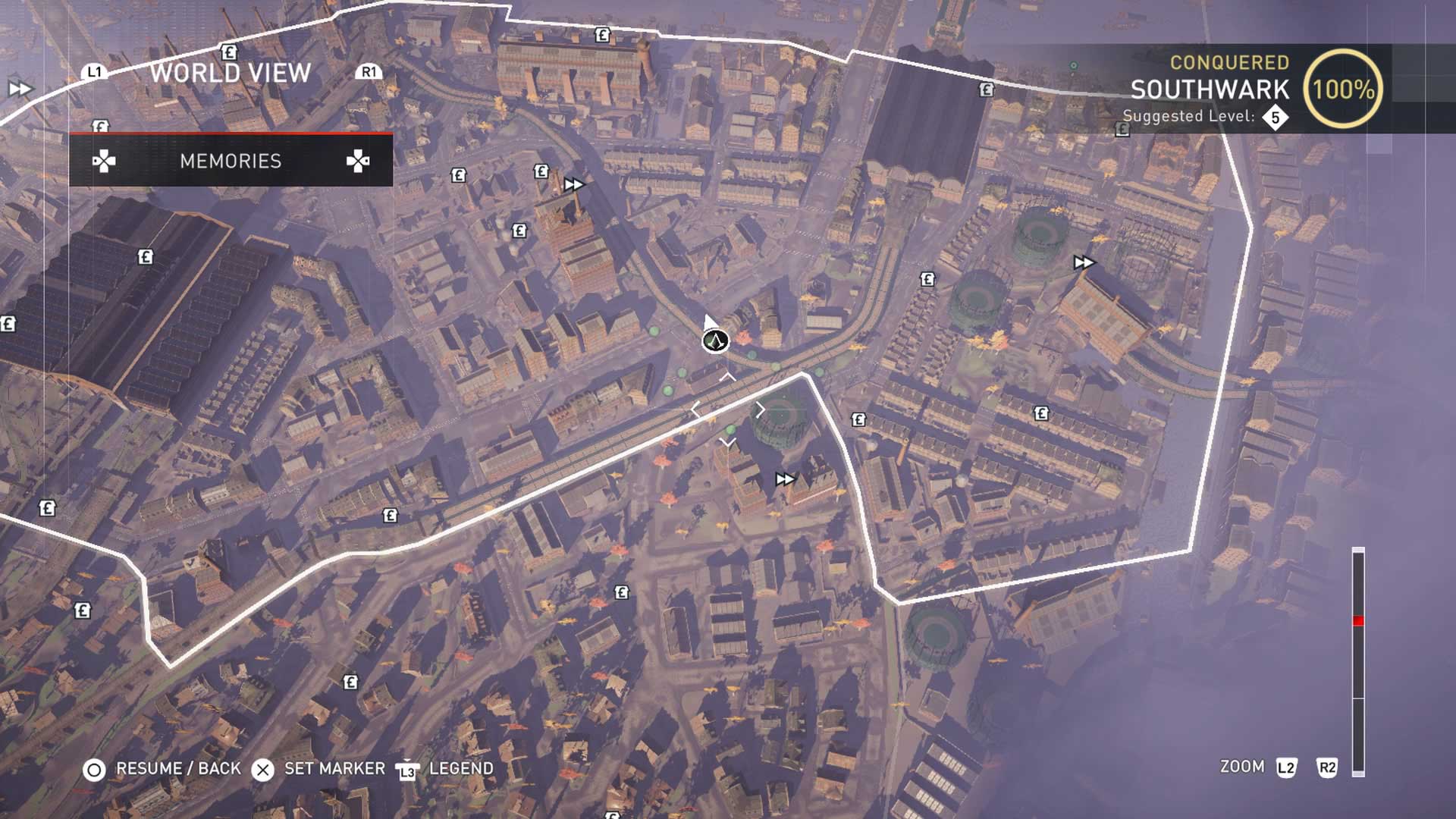
Task: Click the left chevron beside the map cursor
Action: click(695, 409)
